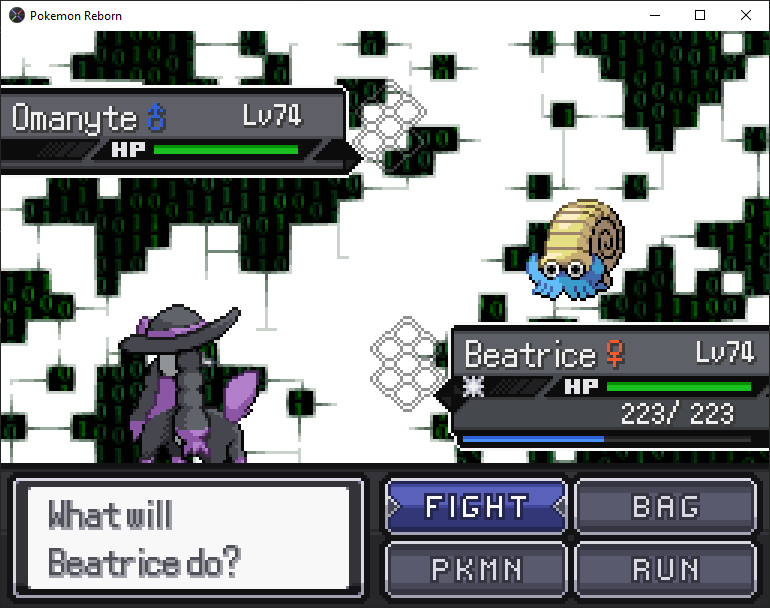Minimize the game window
Viewport: 770px width, 608px height.
pyautogui.click(x=654, y=15)
